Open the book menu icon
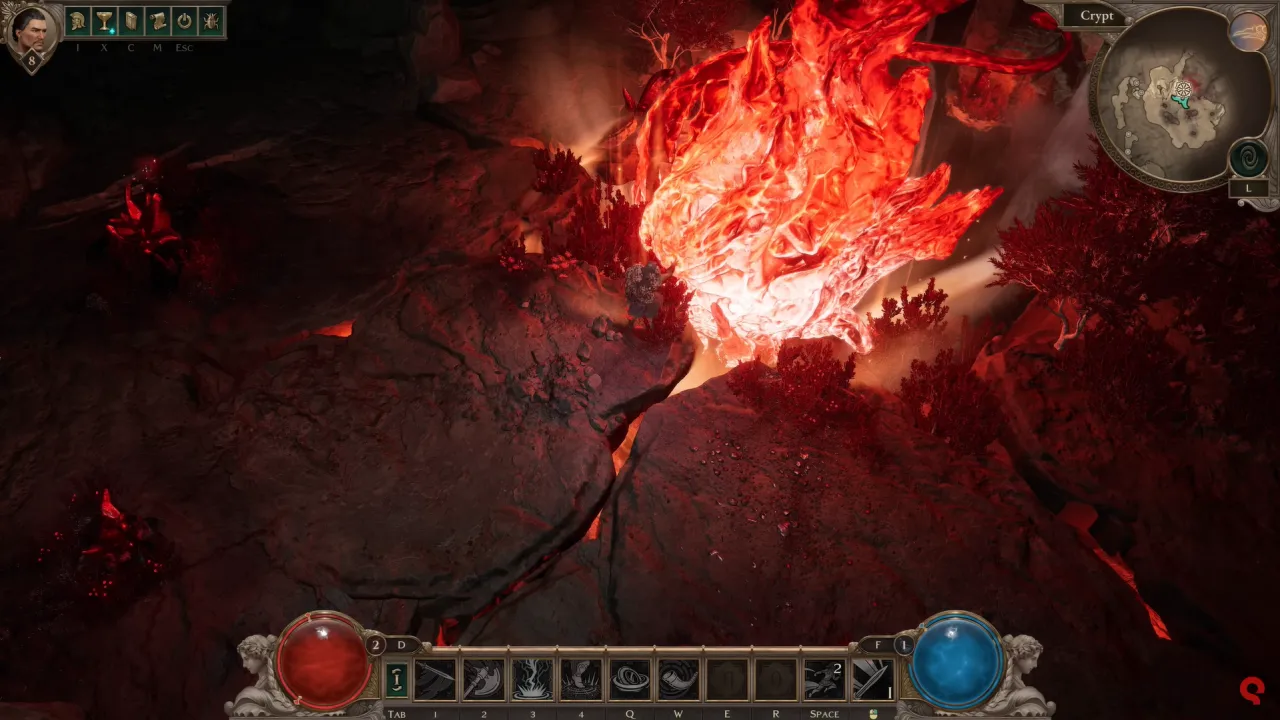Viewport: 1280px width, 720px height. [131, 21]
